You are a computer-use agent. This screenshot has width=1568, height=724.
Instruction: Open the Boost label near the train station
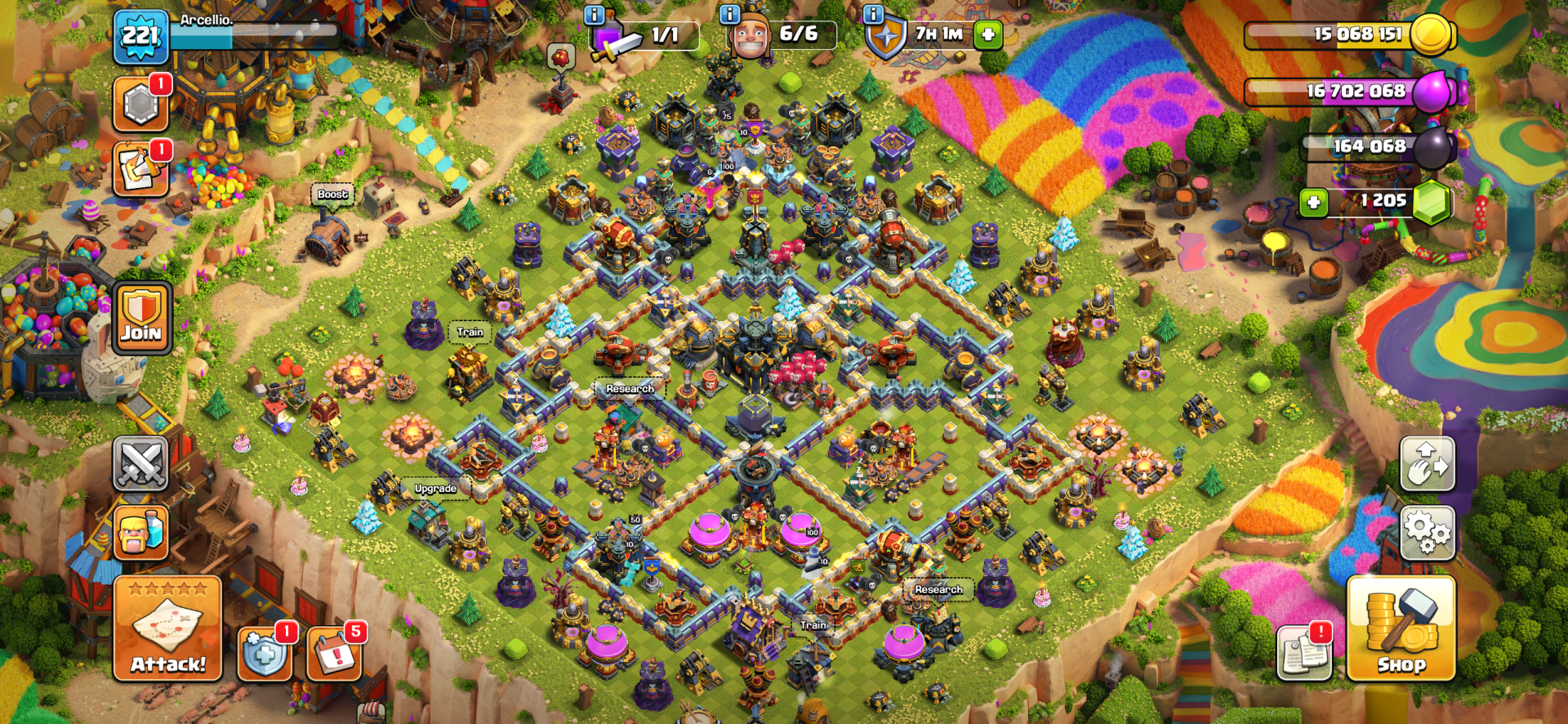pyautogui.click(x=332, y=195)
